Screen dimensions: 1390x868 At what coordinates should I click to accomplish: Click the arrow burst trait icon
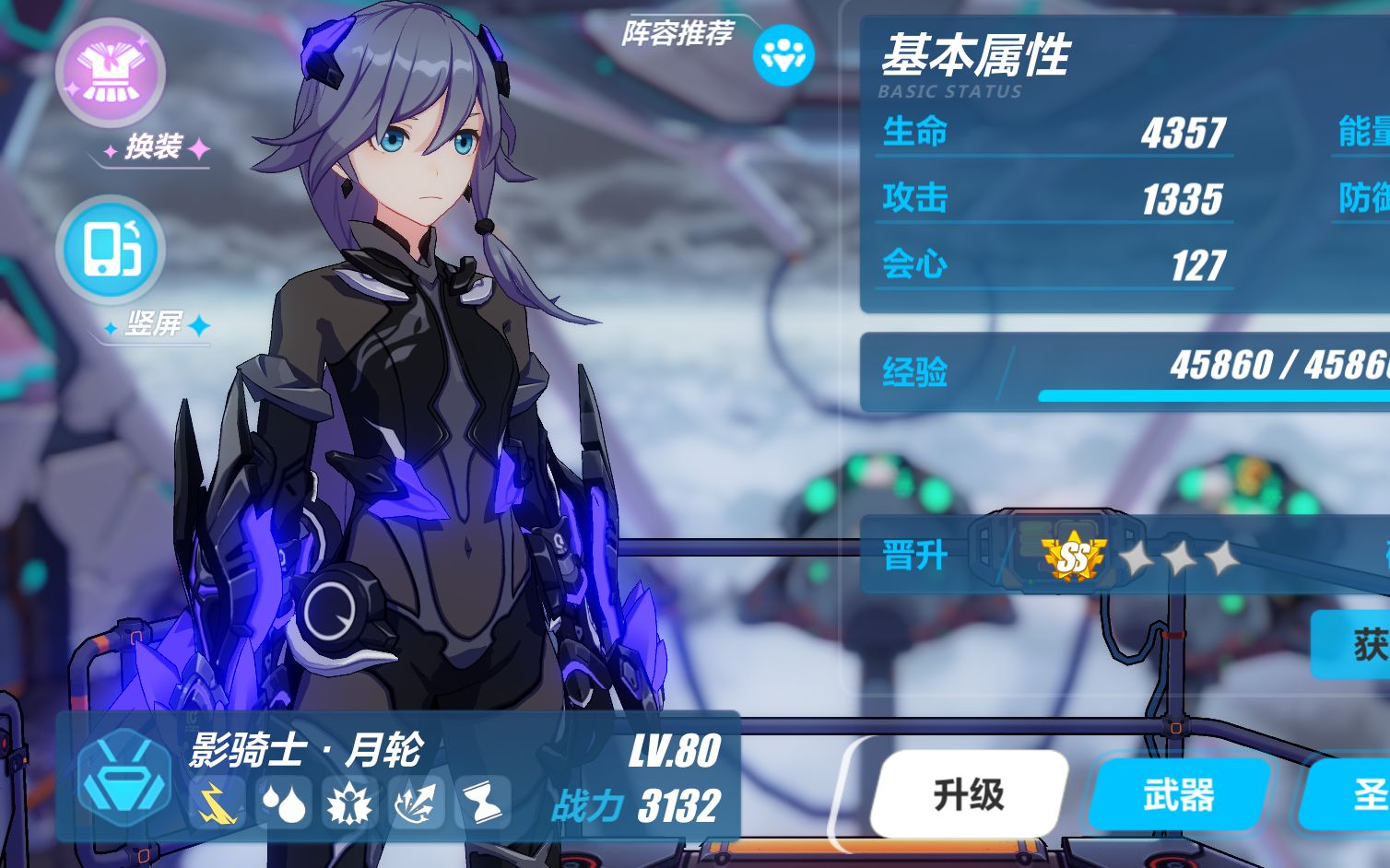tap(416, 803)
